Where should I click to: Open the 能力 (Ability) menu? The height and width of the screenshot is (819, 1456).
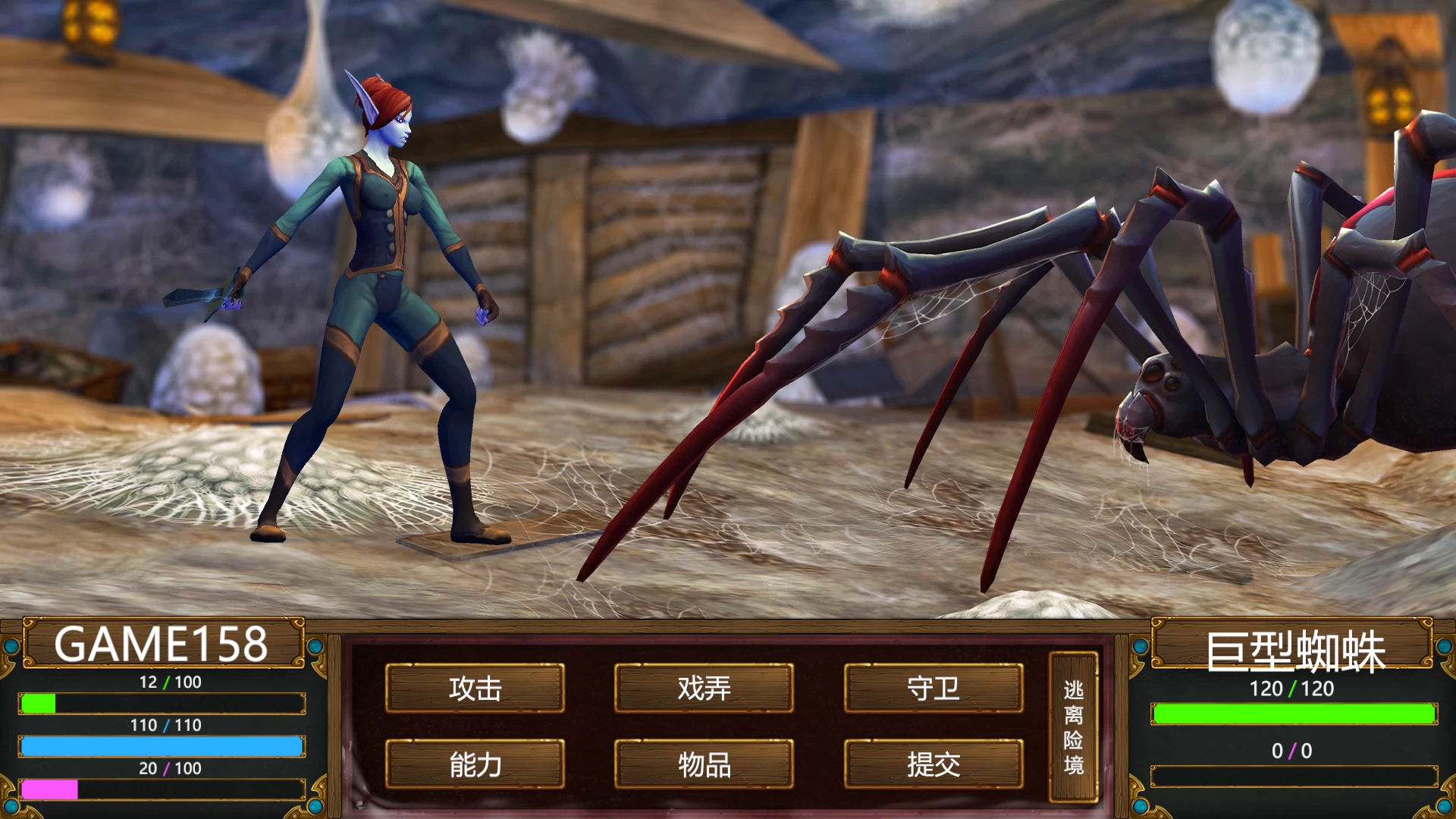[476, 766]
